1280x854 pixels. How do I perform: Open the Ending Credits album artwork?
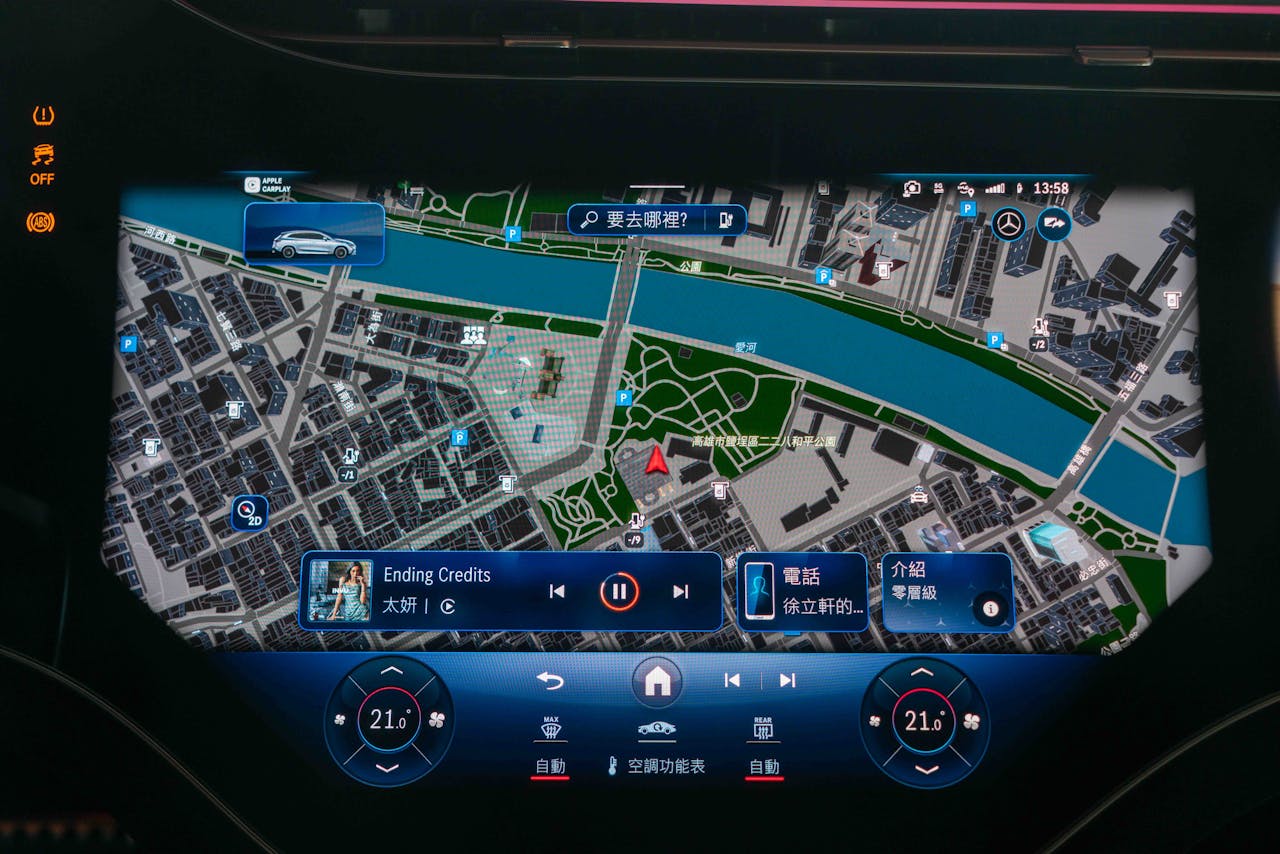(340, 590)
